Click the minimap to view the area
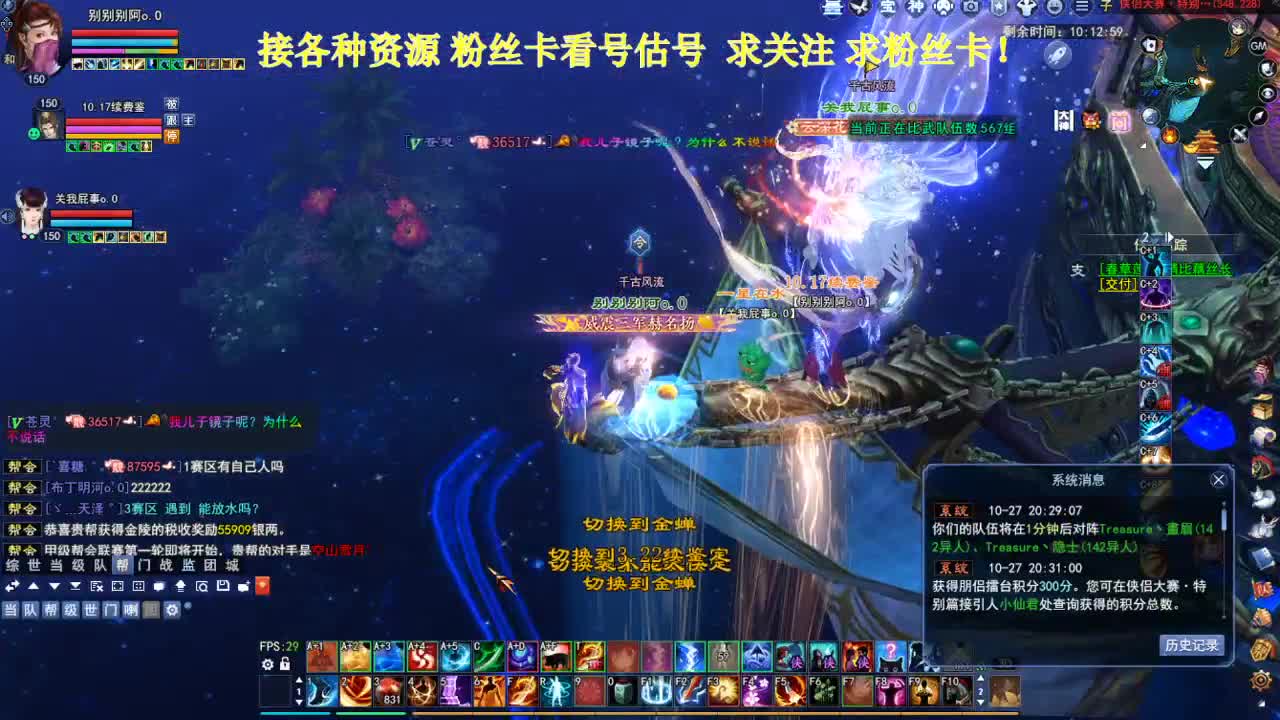The image size is (1280, 720). tap(1201, 84)
